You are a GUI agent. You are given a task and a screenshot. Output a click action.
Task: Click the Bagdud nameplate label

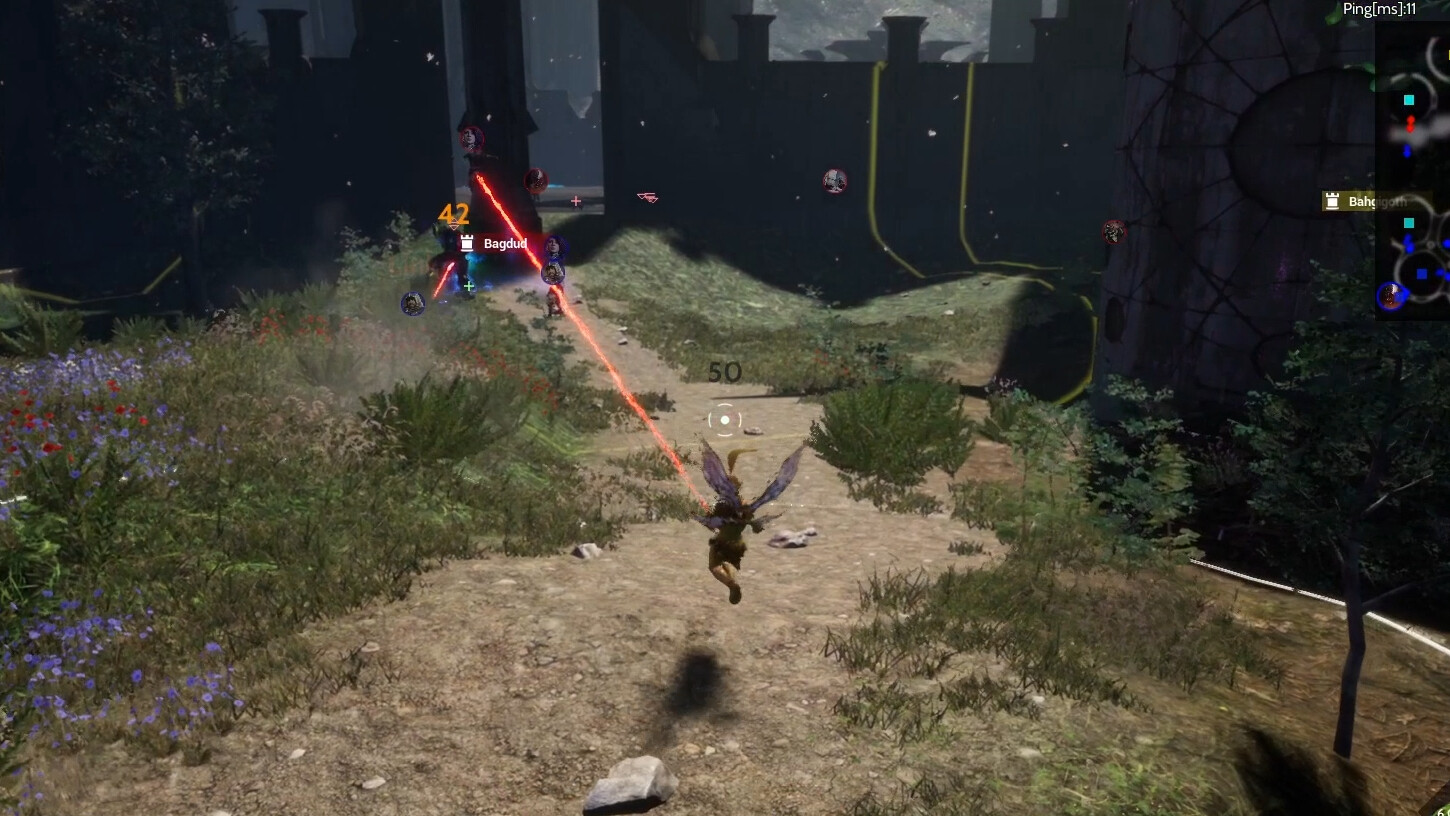click(504, 244)
